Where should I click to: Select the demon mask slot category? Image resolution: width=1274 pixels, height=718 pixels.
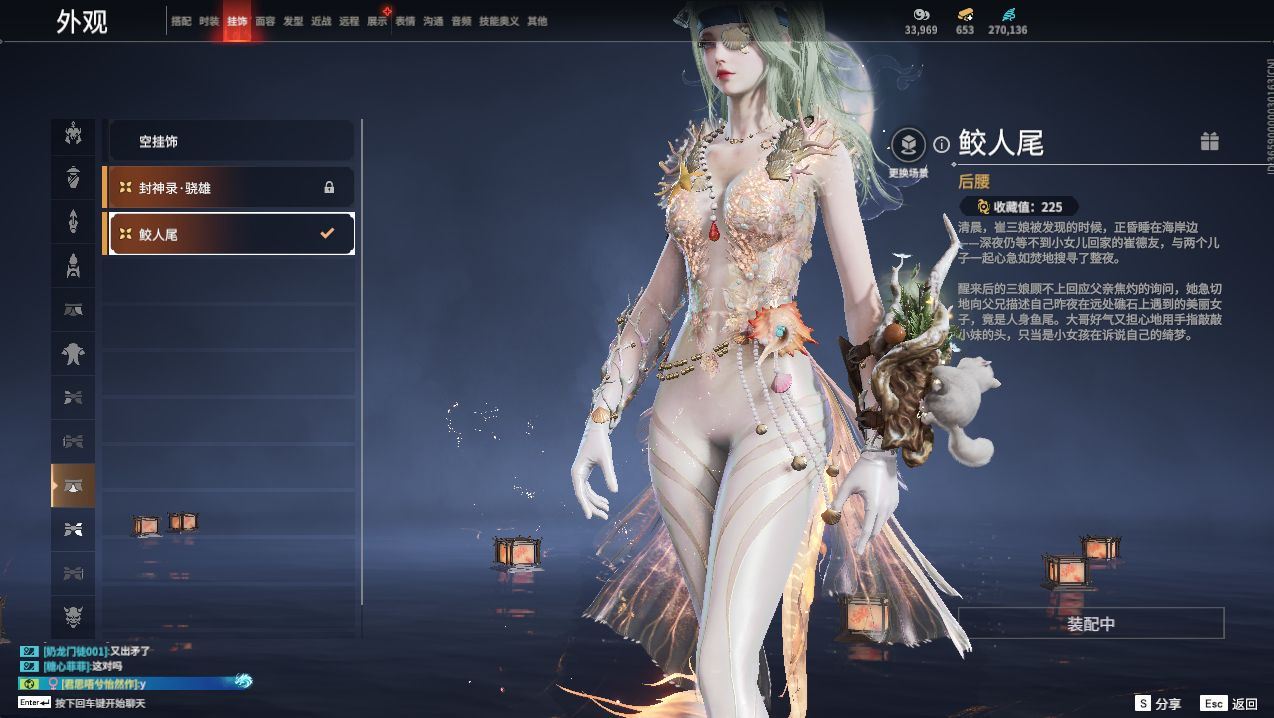pos(73,616)
